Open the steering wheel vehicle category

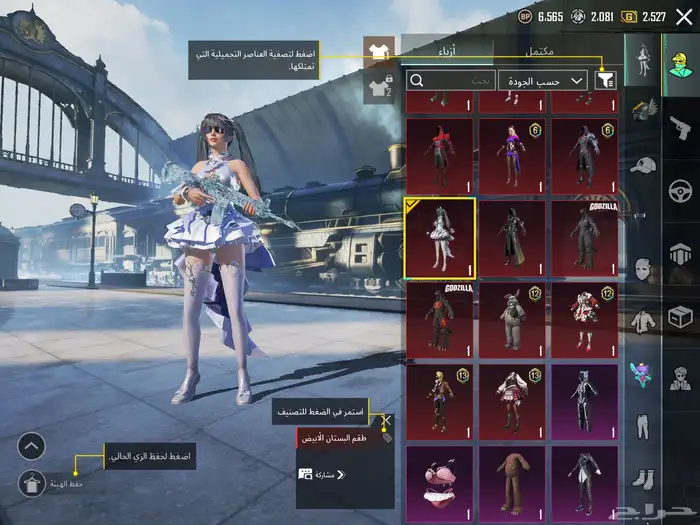681,190
